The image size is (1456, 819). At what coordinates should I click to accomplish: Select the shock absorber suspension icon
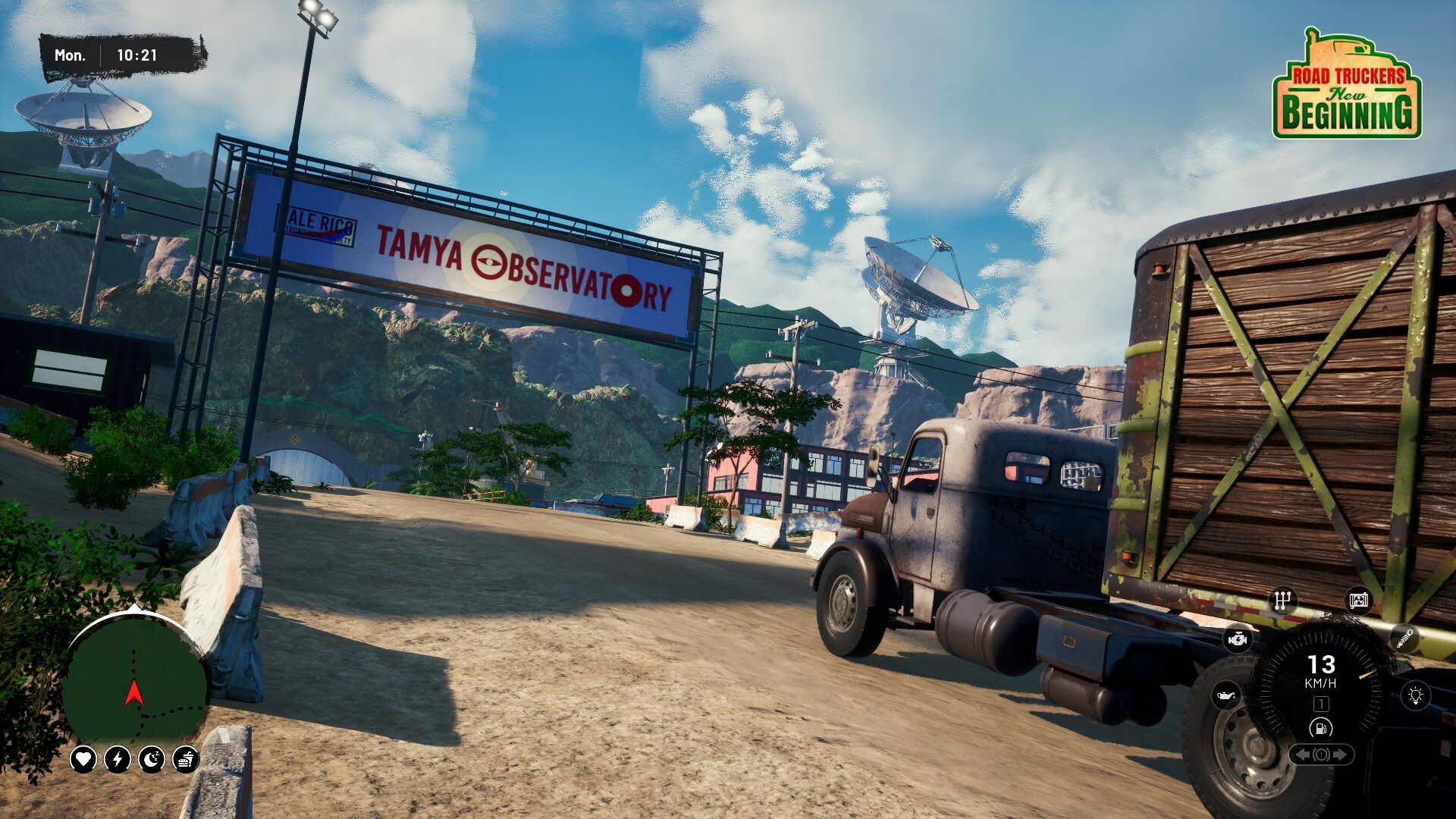click(1404, 638)
